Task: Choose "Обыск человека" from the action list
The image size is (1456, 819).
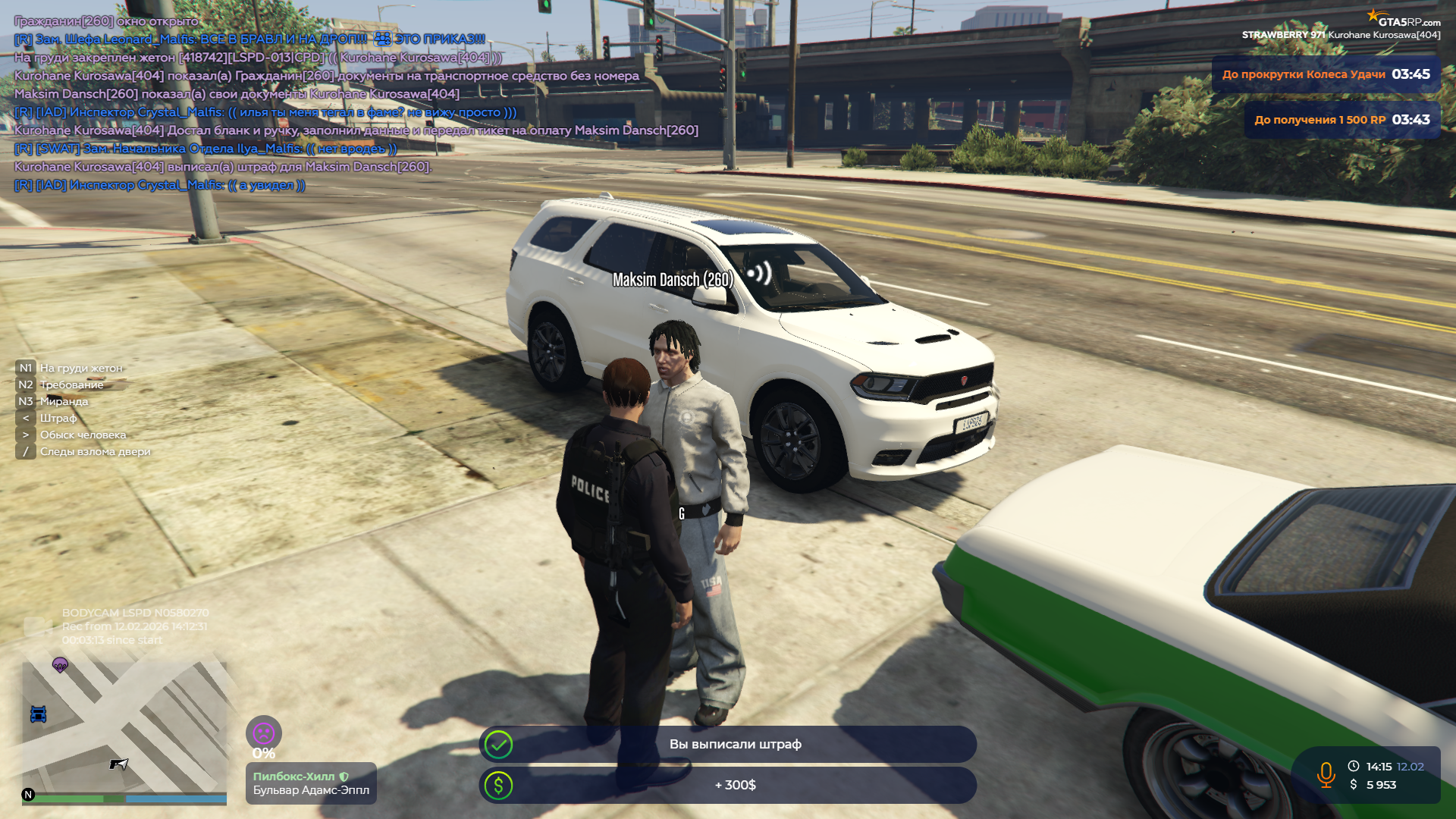Action: 83,435
